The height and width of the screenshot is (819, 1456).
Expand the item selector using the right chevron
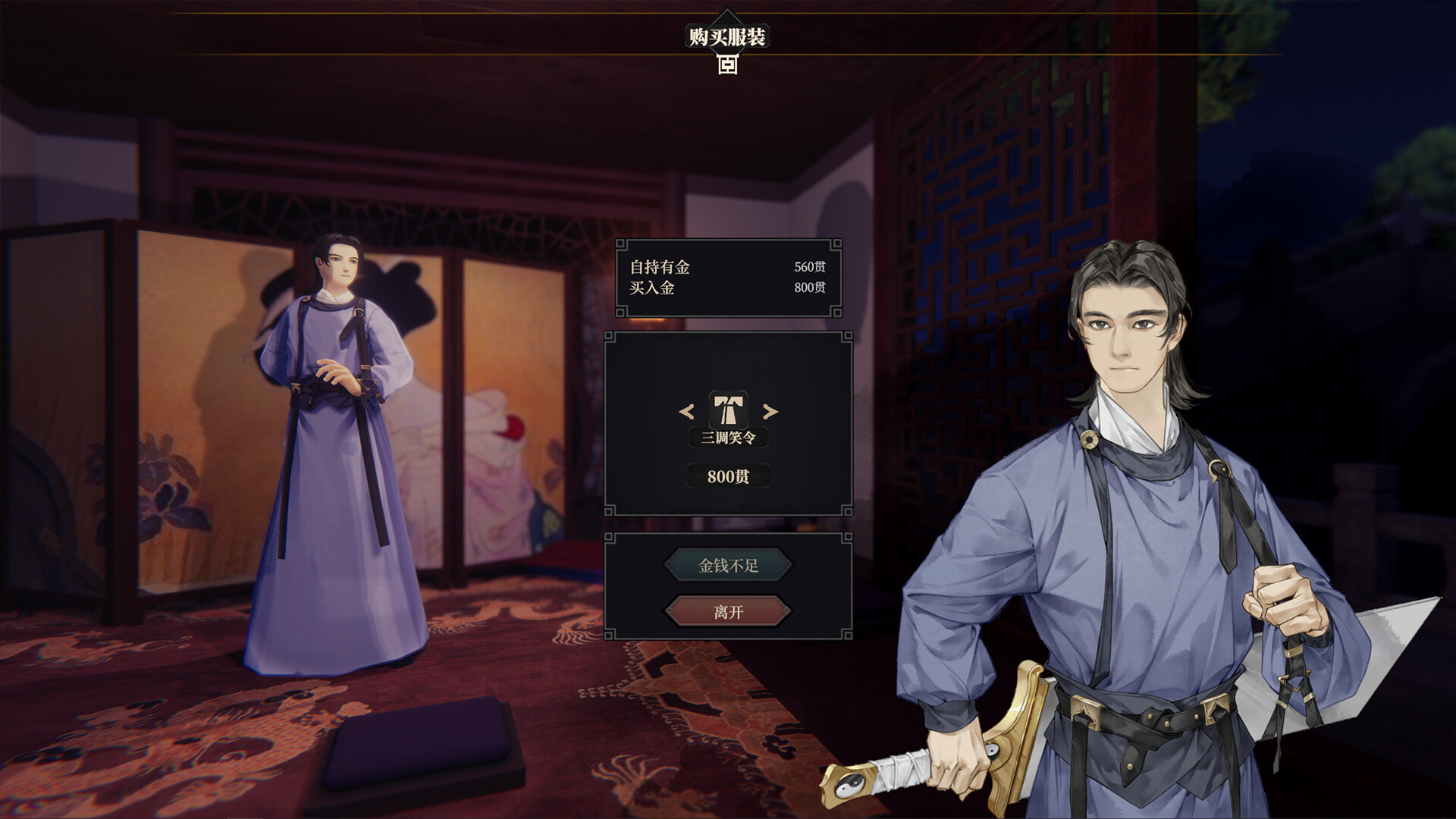[x=770, y=413]
